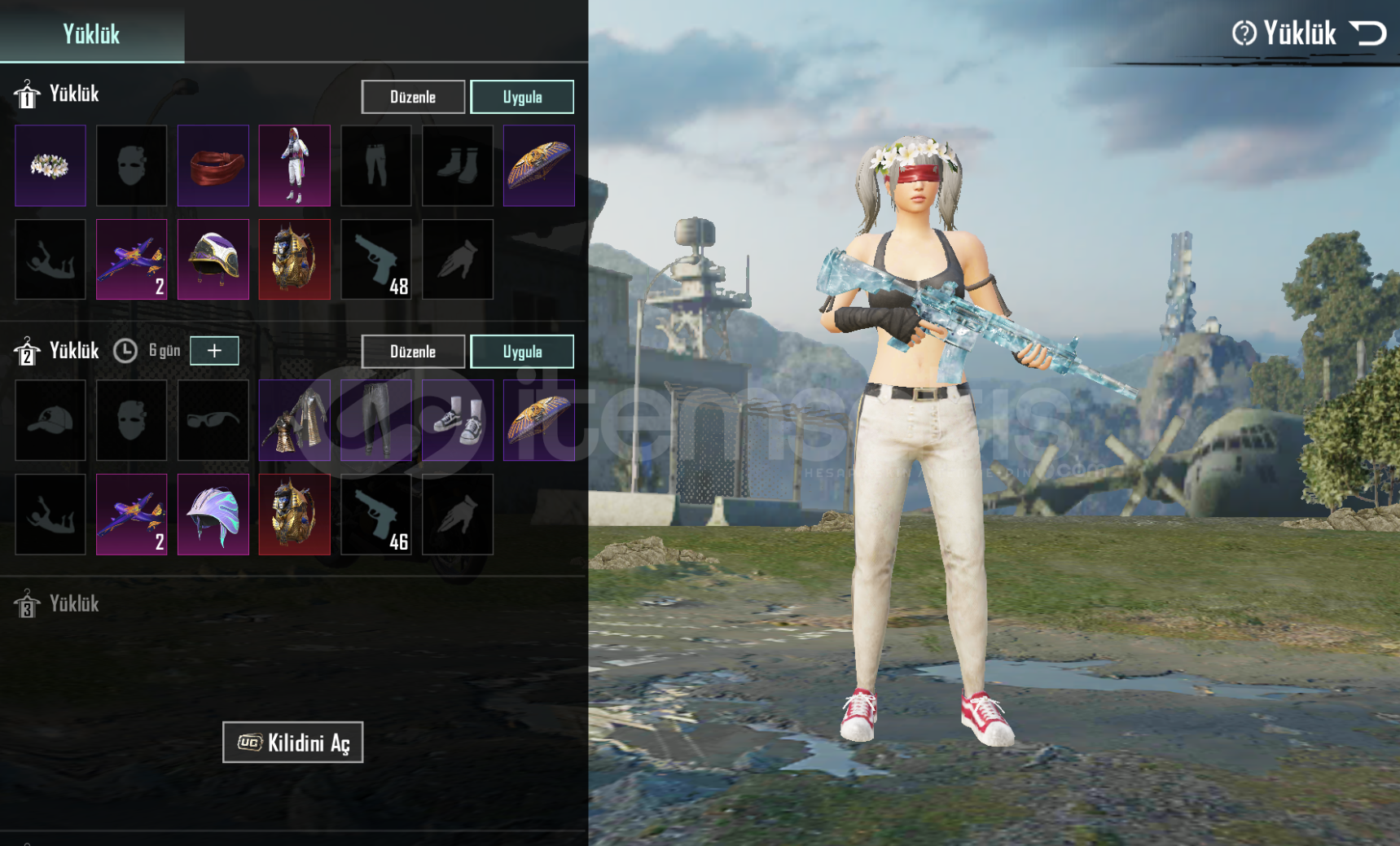Select the white and gold helmet slot
The image size is (1400, 846).
tap(213, 259)
